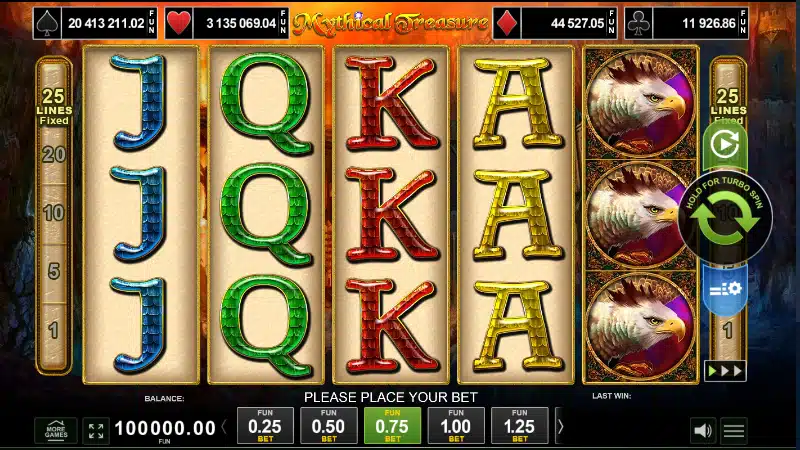The height and width of the screenshot is (450, 800).
Task: Mute the sound with the speaker icon
Action: (x=703, y=431)
